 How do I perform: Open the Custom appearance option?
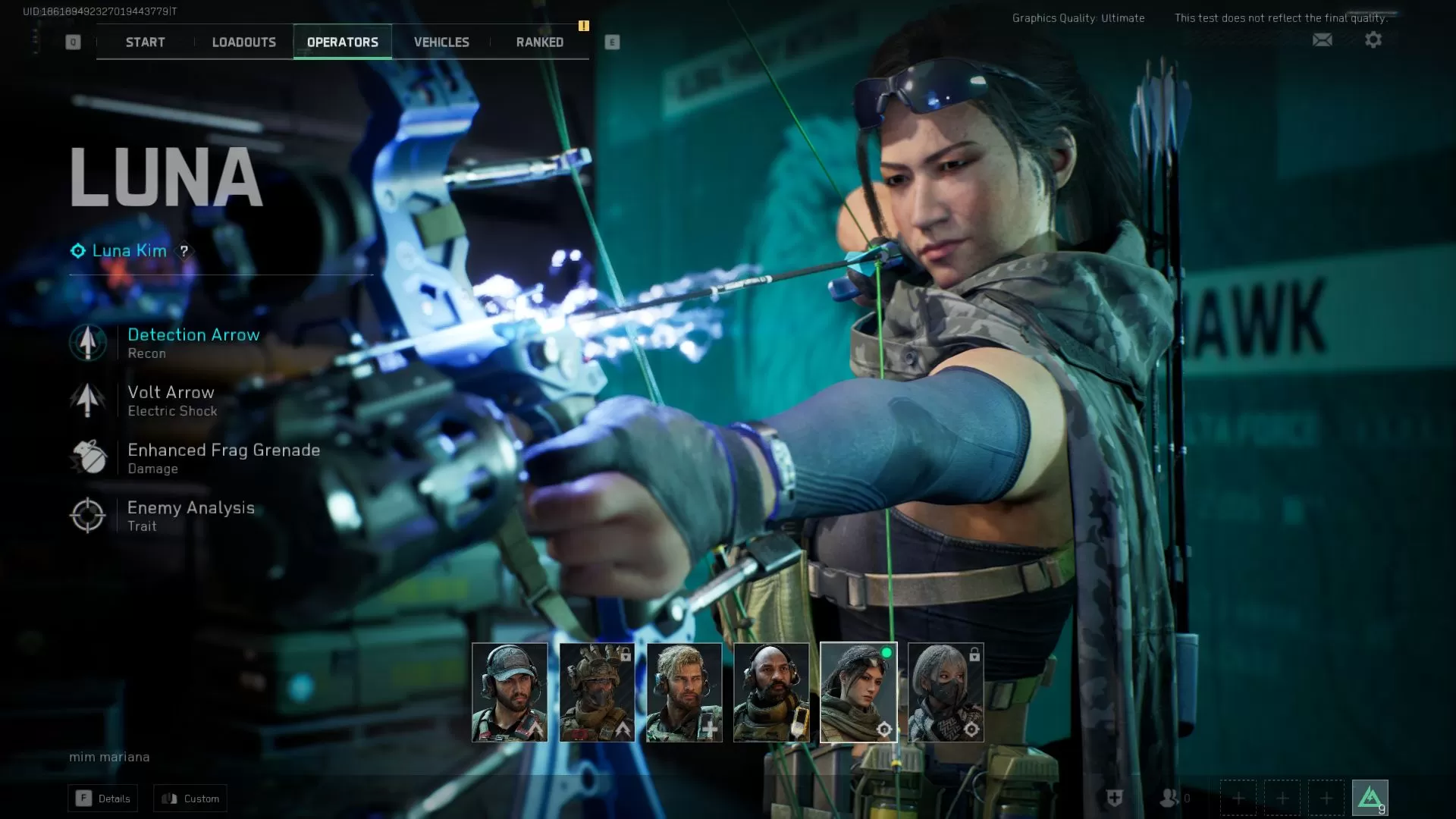(x=190, y=799)
